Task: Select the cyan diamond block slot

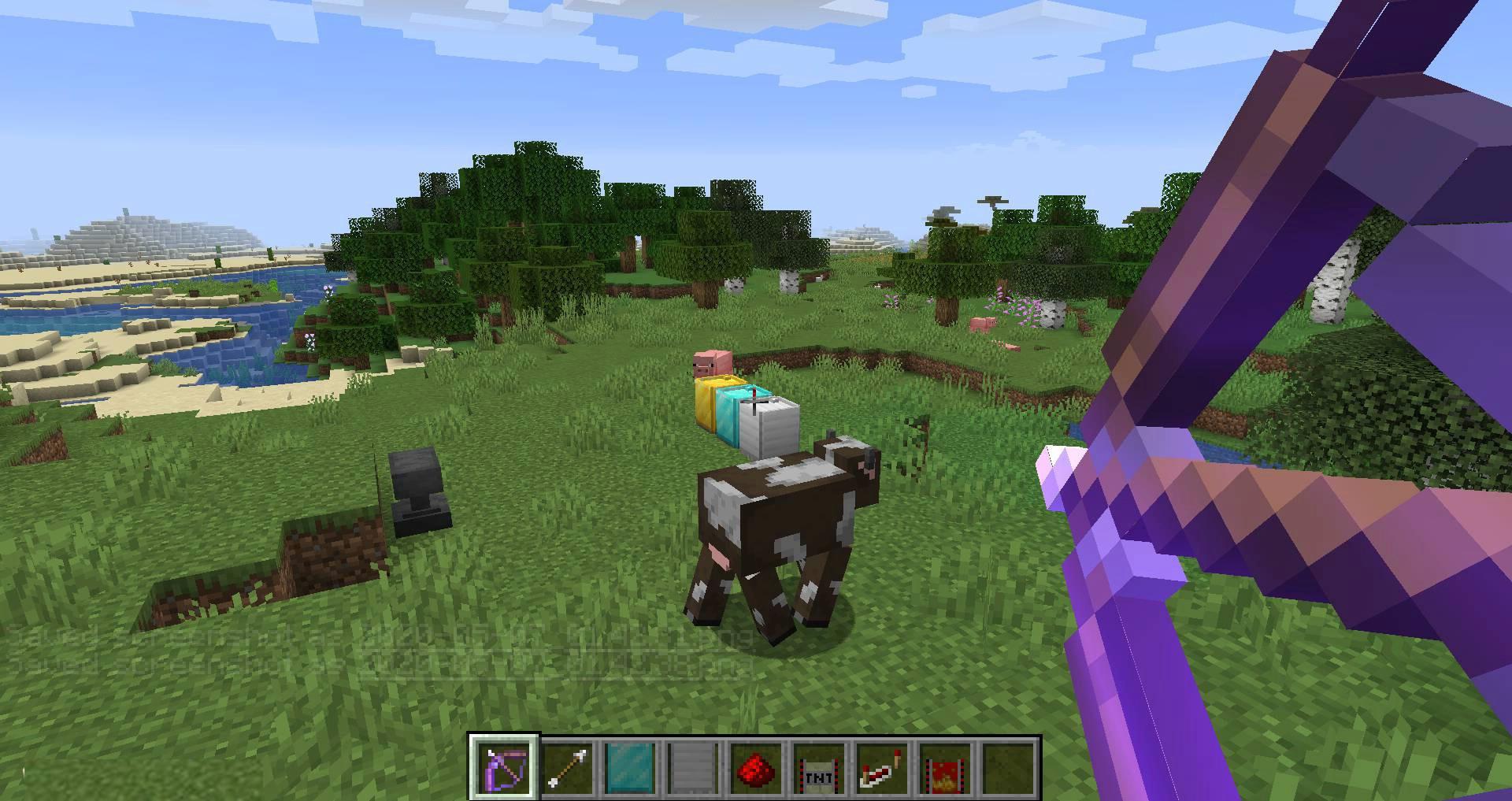Action: coord(630,768)
